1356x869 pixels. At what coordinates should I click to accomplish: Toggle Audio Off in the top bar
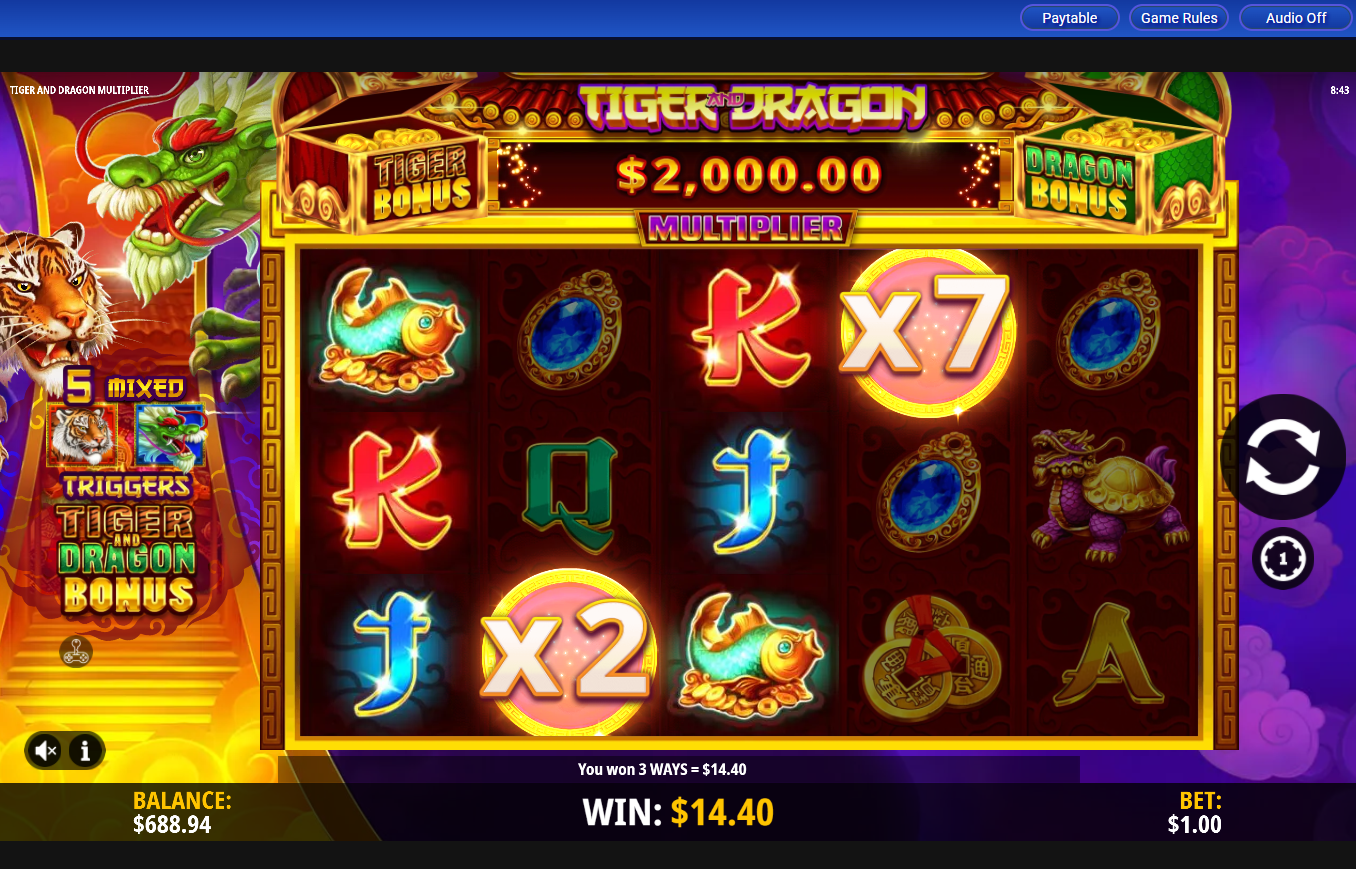coord(1295,17)
